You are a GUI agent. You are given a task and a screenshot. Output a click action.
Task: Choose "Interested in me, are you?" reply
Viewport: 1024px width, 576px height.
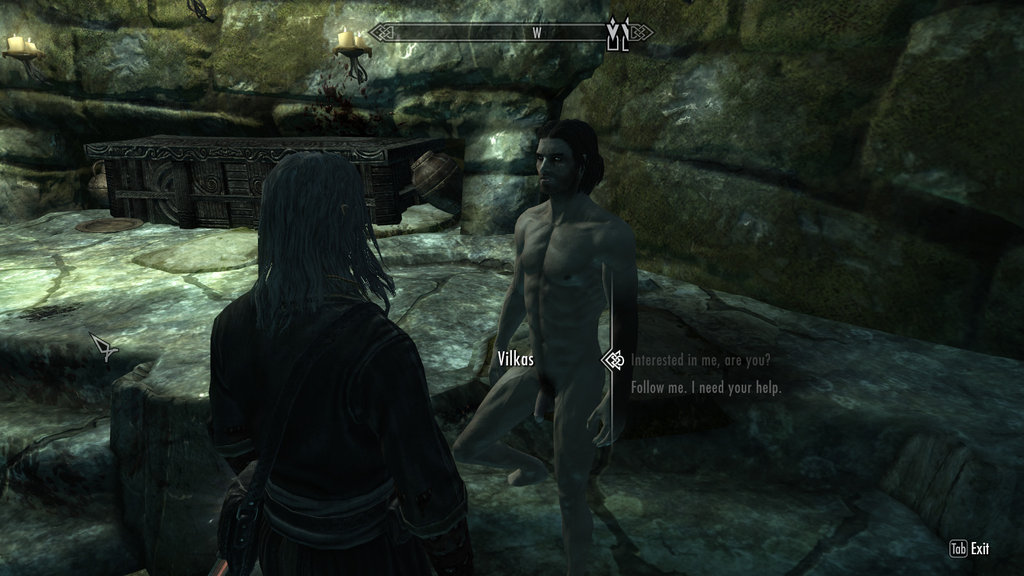(700, 359)
